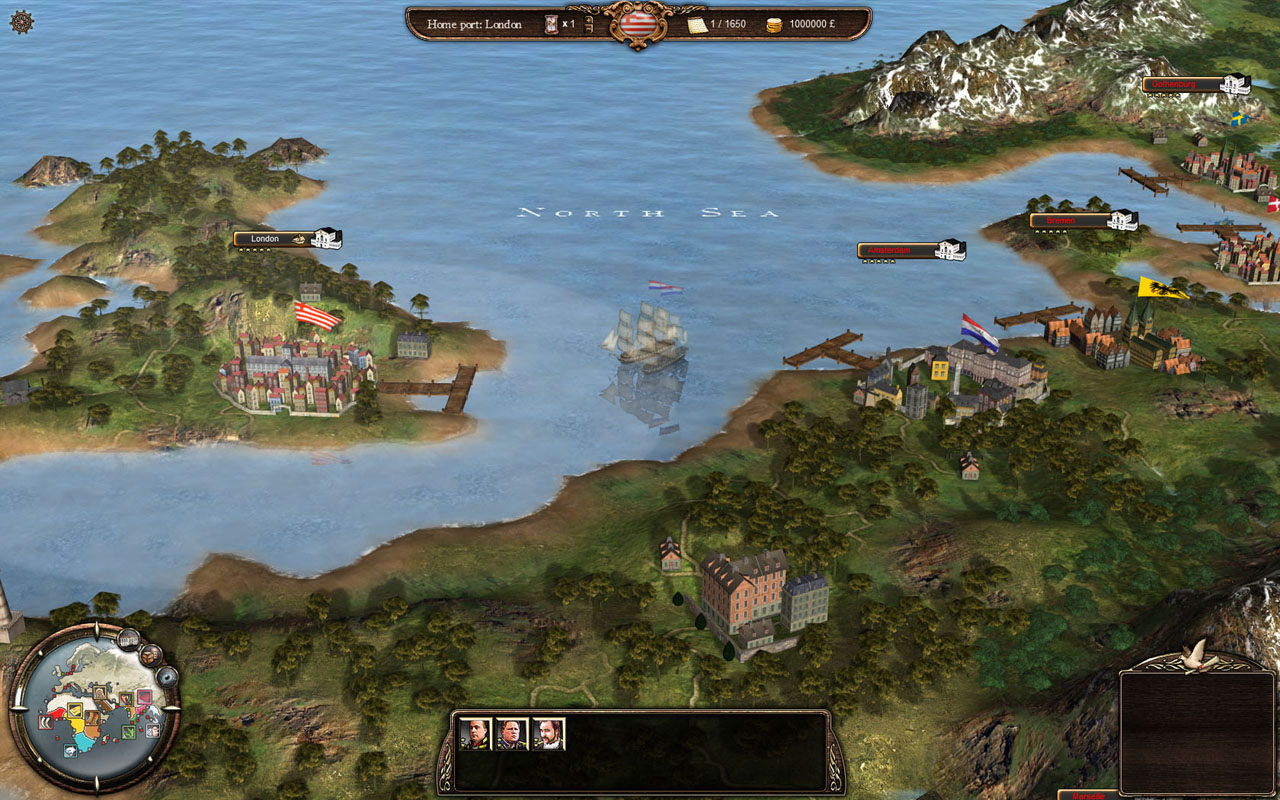Select the London port label
1280x800 pixels.
click(272, 239)
